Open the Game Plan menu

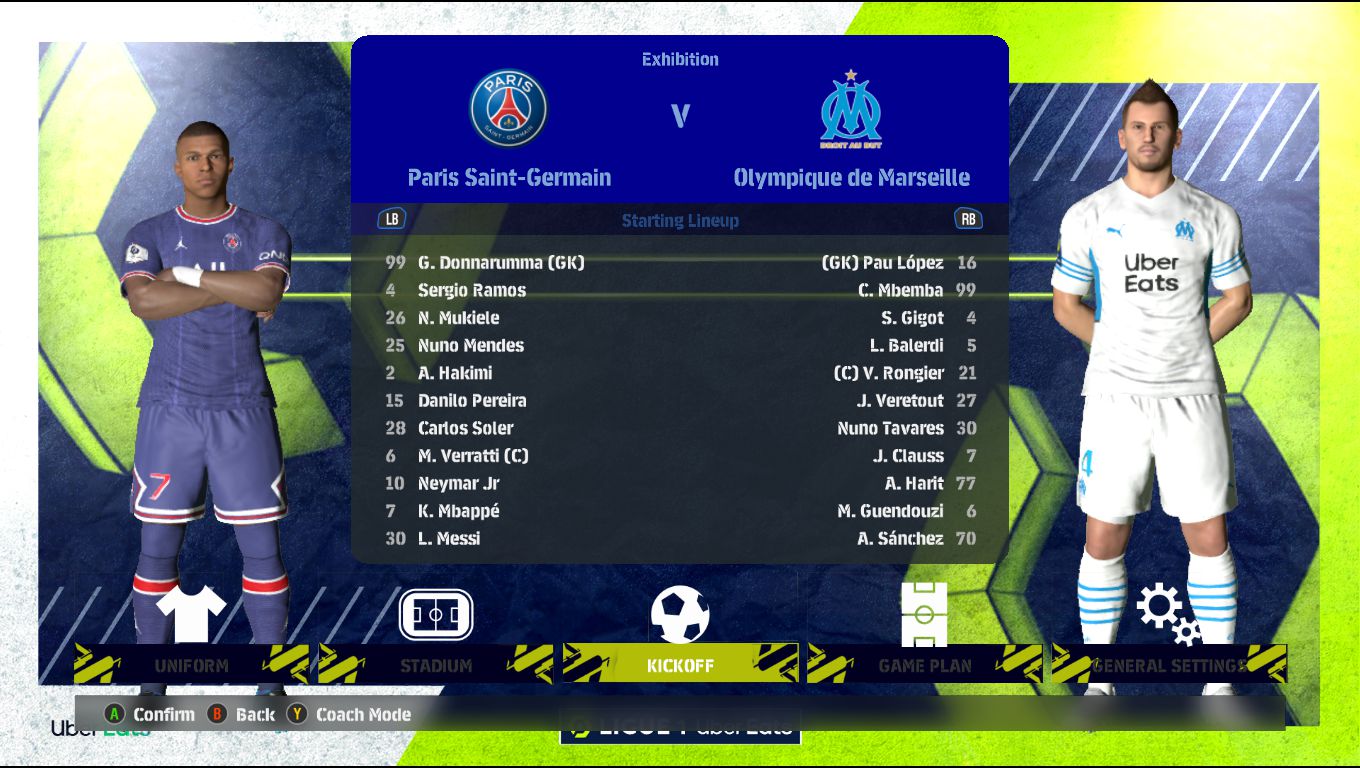tap(924, 665)
